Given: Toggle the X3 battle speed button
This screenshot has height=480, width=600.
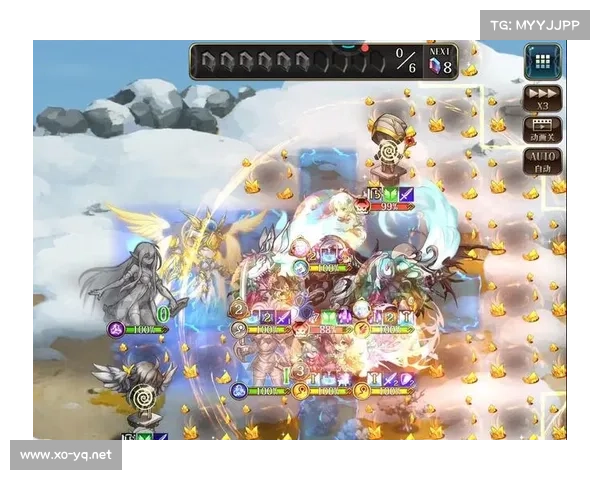Looking at the screenshot, I should click(543, 98).
